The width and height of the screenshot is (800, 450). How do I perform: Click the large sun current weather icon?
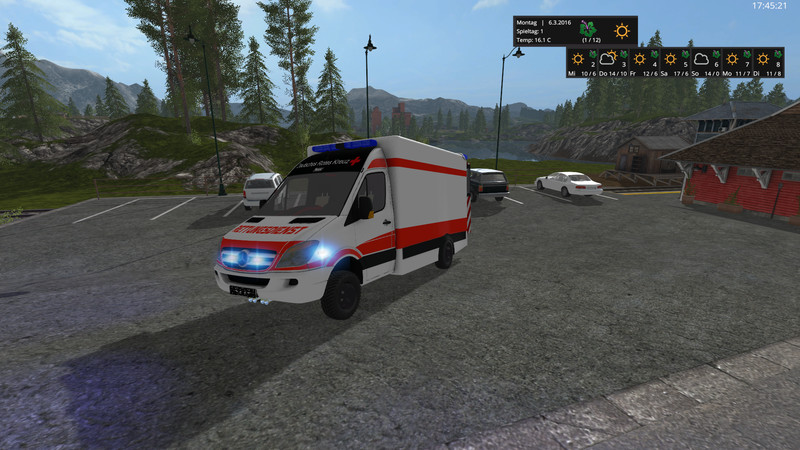622,31
